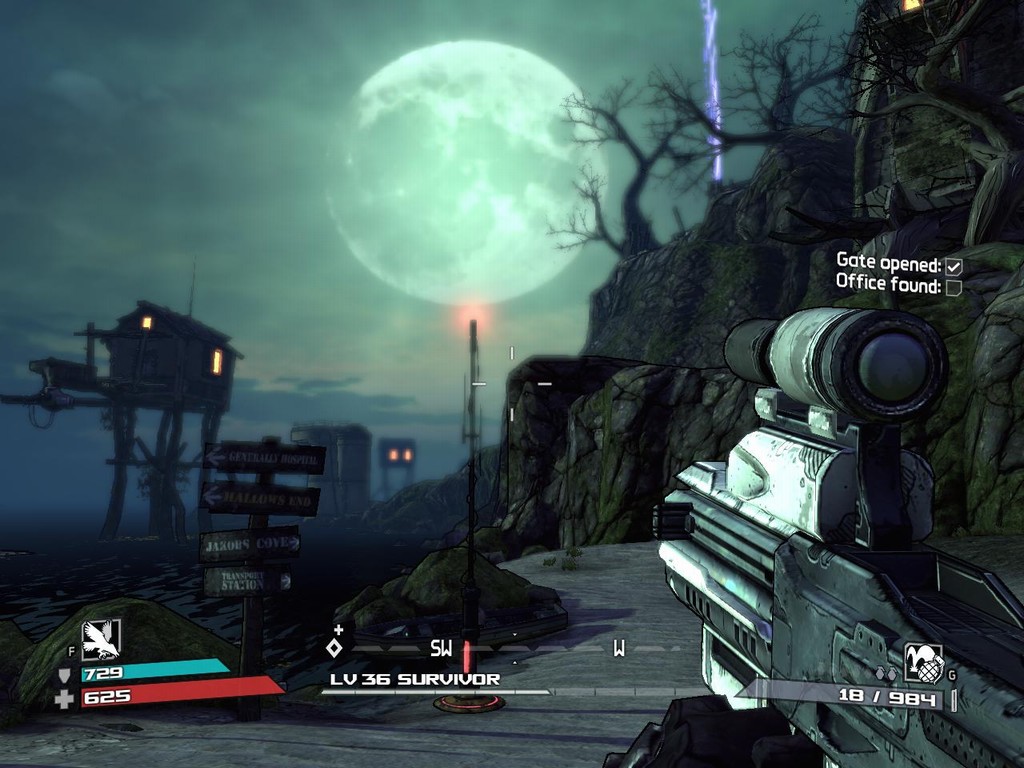The width and height of the screenshot is (1024, 768).
Task: Select the grenade icon beside ammo
Action: 922,662
